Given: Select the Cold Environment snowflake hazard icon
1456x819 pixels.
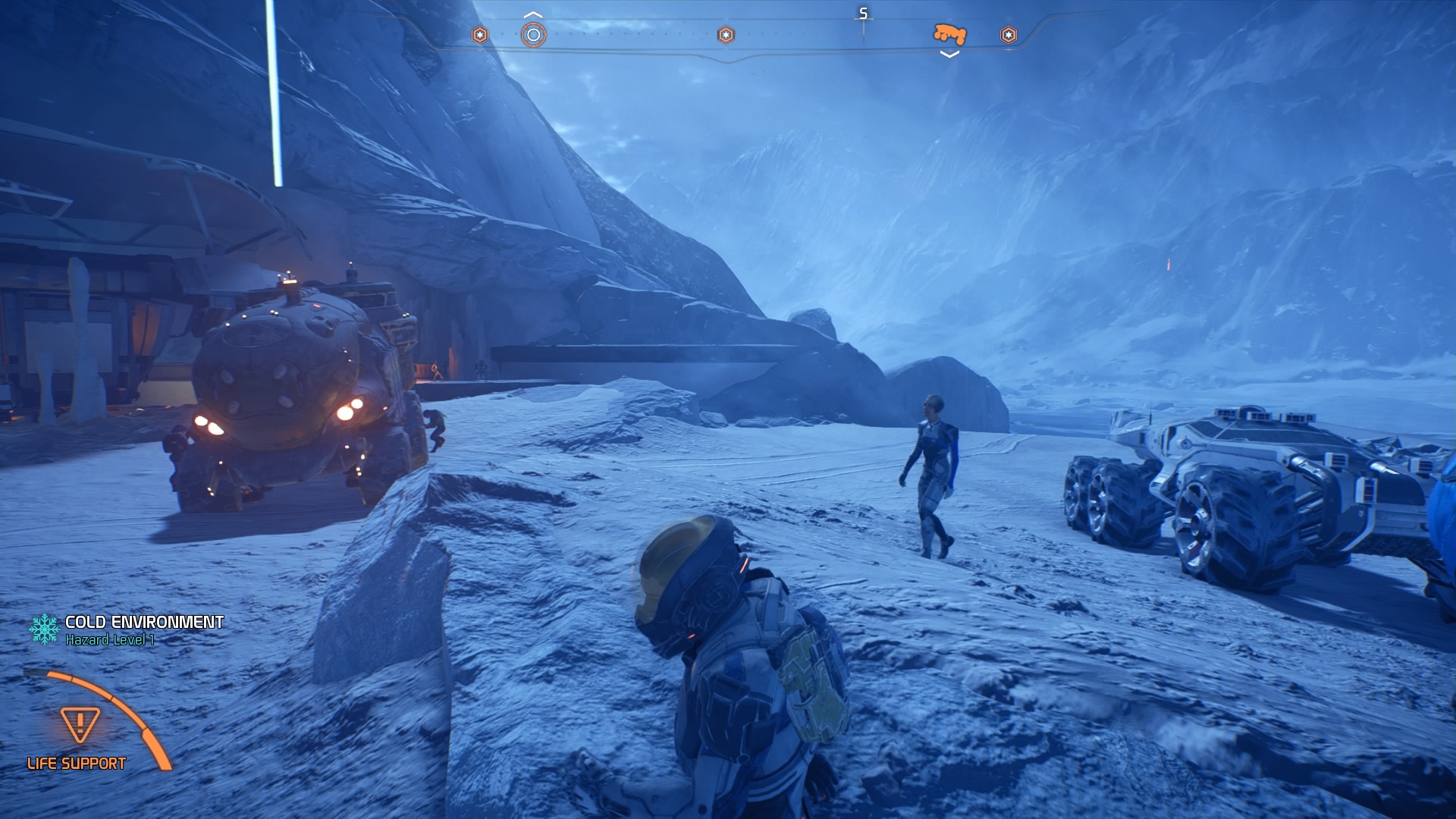Looking at the screenshot, I should [x=44, y=629].
